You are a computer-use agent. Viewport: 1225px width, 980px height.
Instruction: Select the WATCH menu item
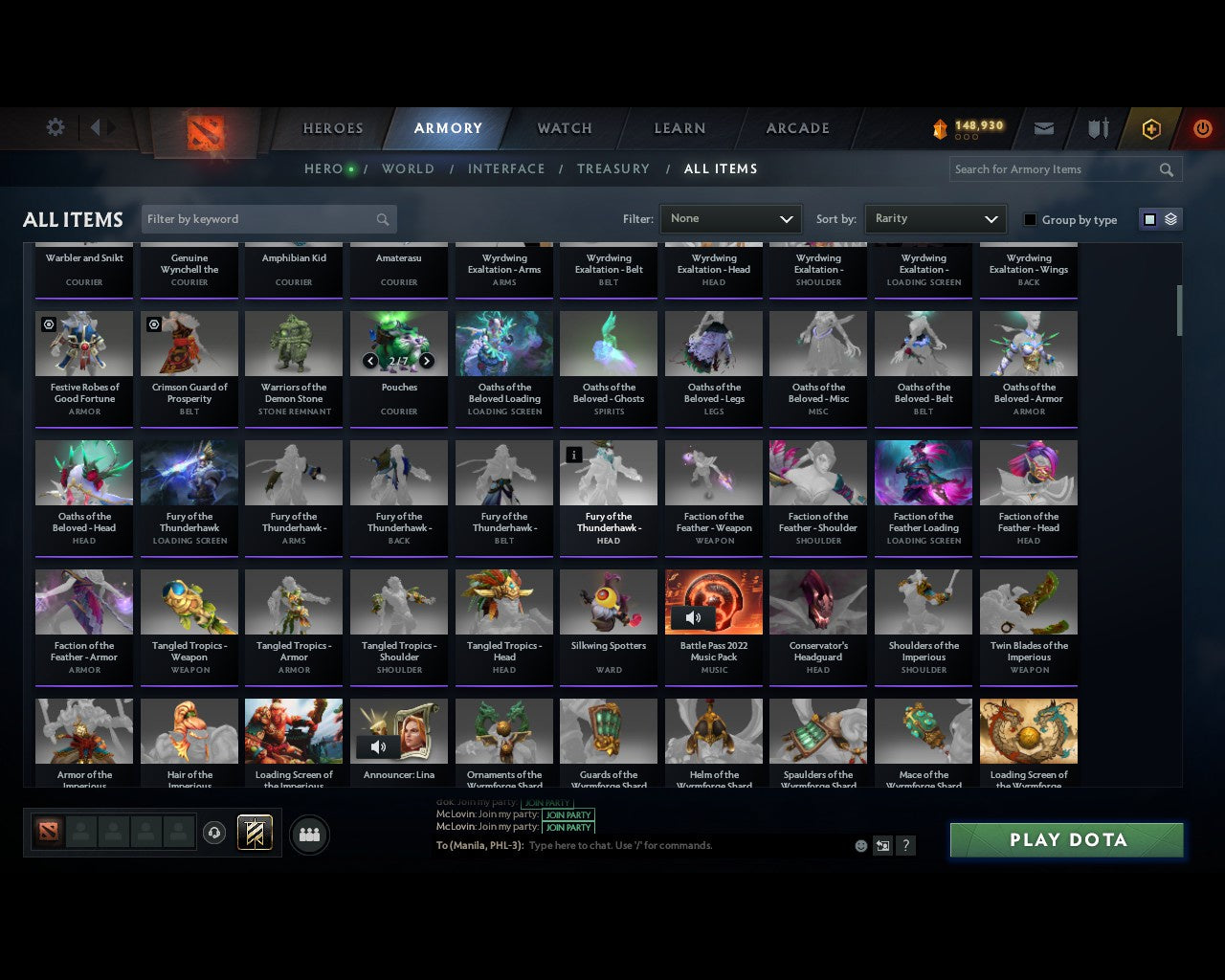click(563, 128)
